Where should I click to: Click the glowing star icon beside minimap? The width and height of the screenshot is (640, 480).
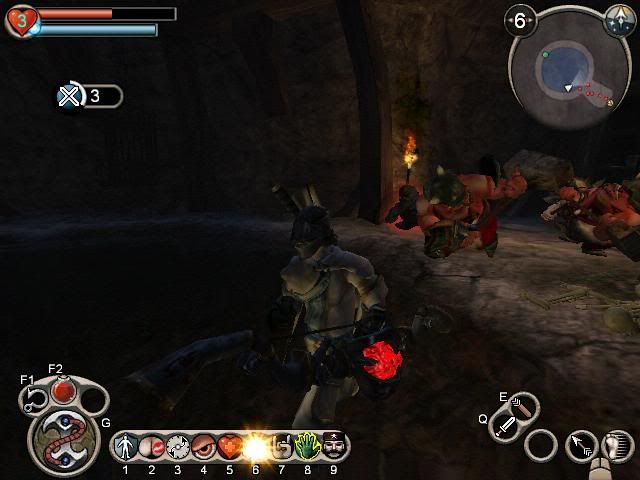click(619, 18)
